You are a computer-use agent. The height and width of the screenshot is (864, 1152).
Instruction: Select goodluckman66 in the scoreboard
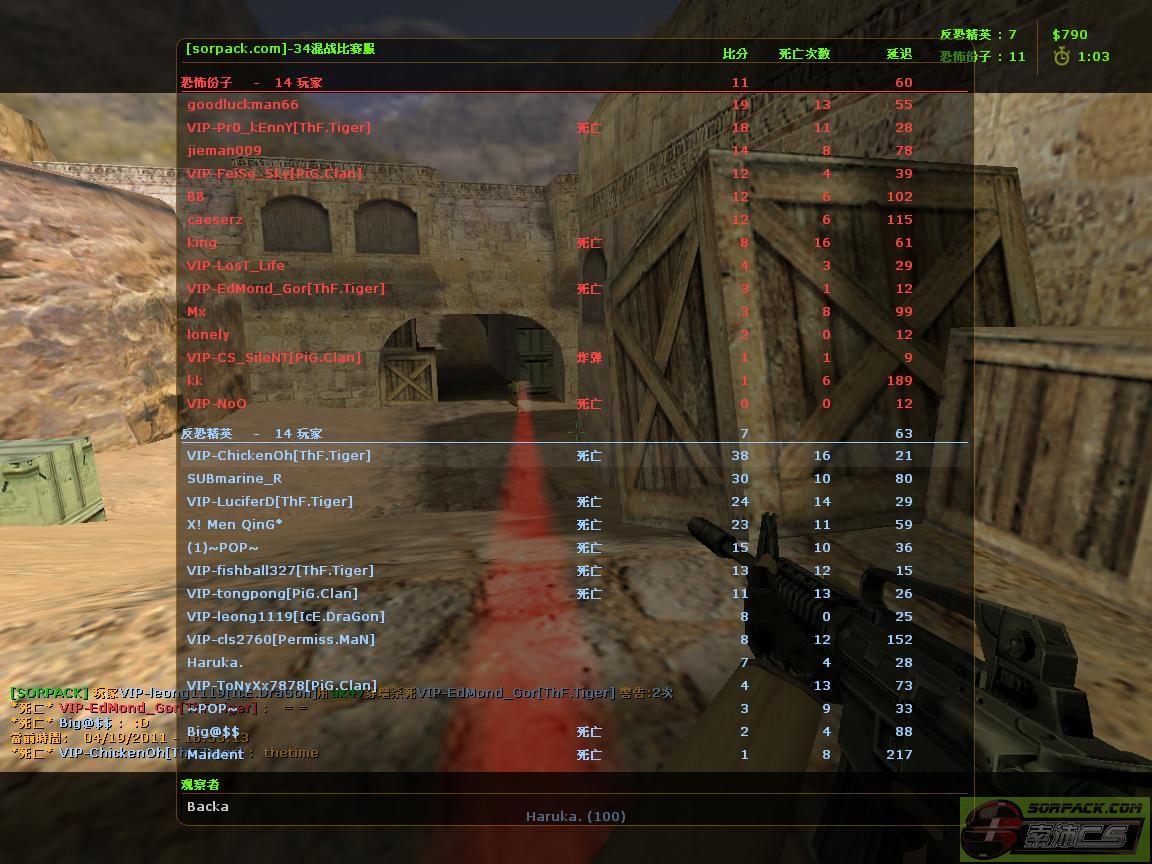coord(243,105)
